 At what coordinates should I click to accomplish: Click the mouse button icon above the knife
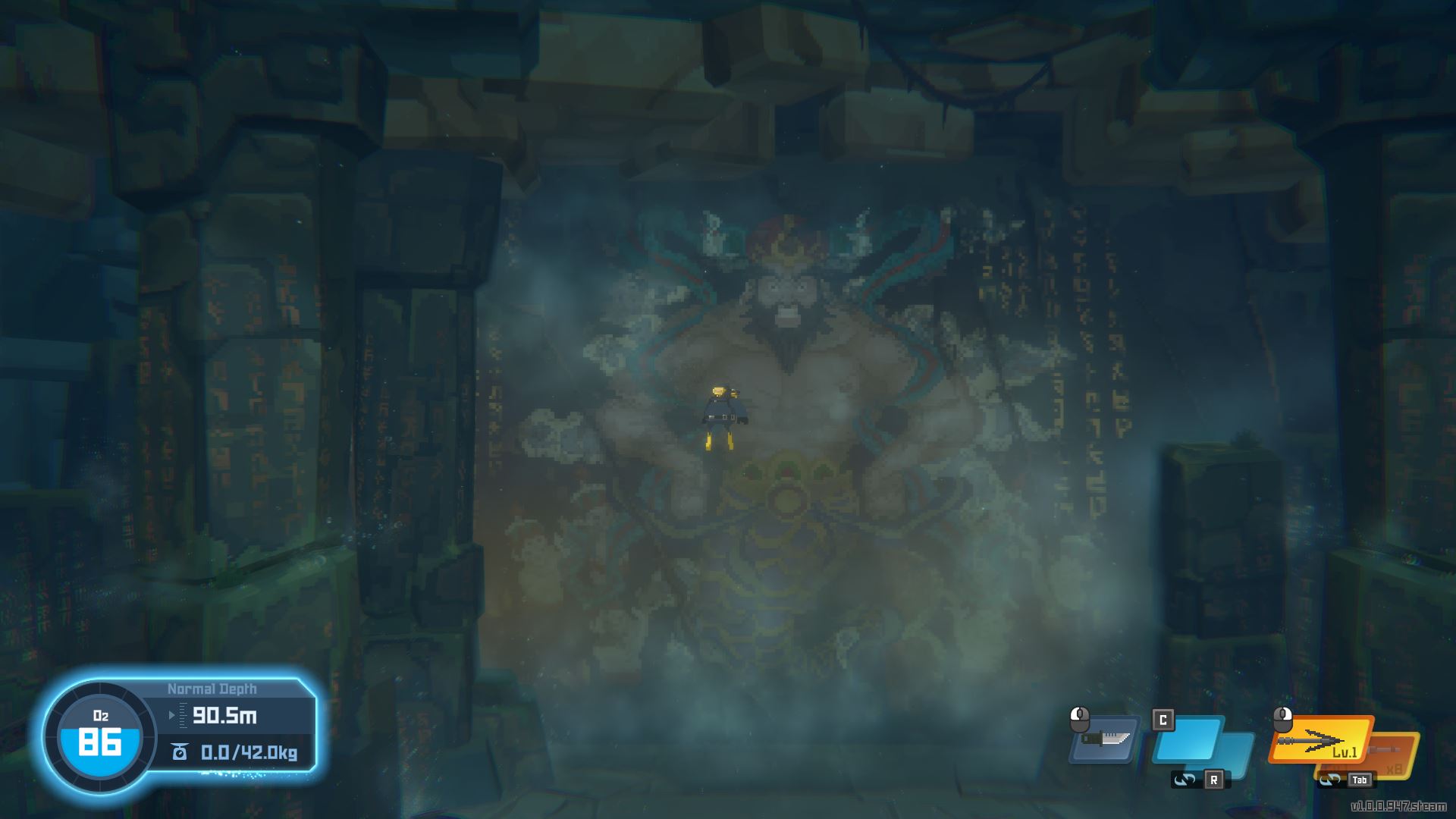(1080, 719)
